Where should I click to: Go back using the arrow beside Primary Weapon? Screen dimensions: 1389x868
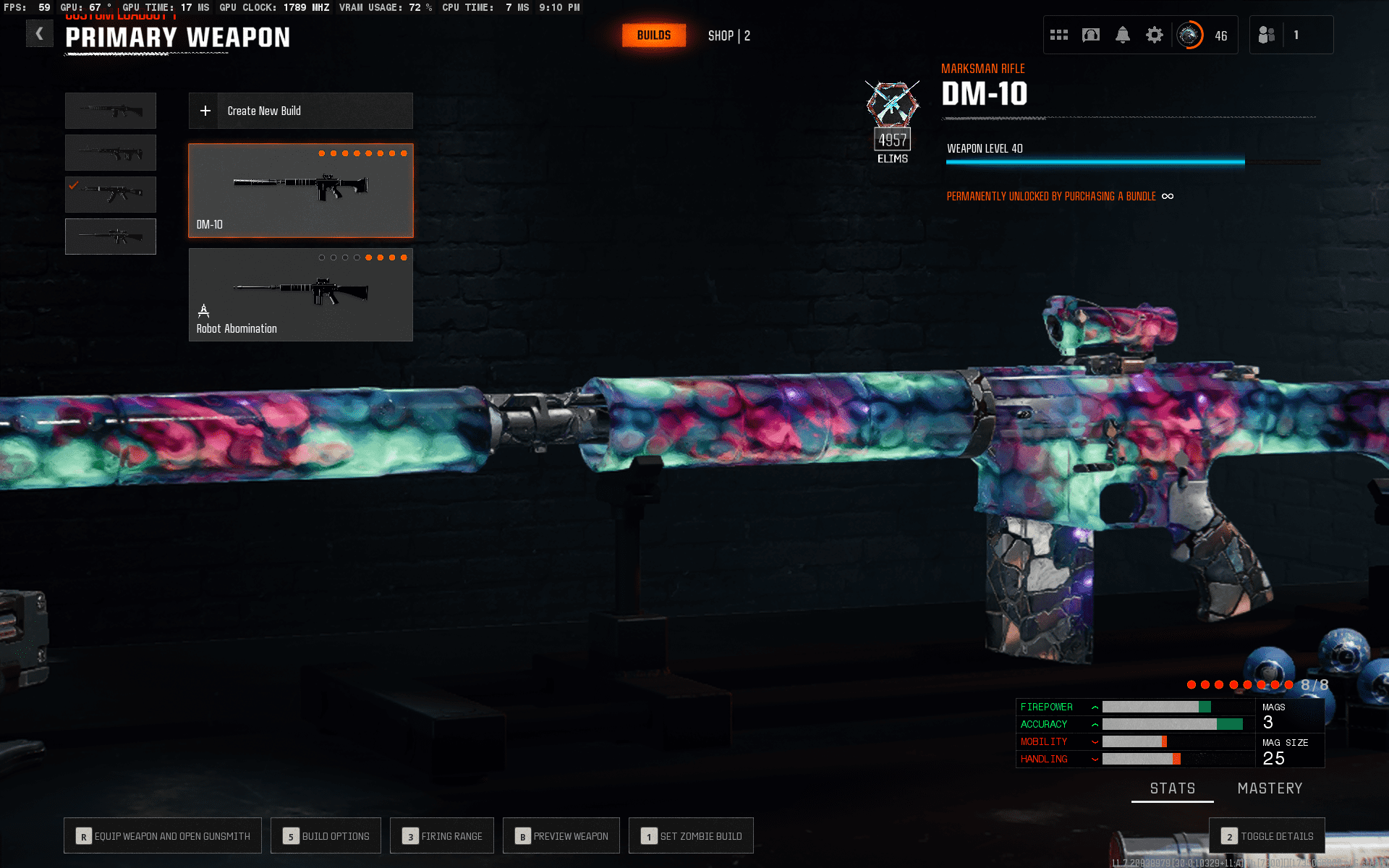(x=40, y=34)
